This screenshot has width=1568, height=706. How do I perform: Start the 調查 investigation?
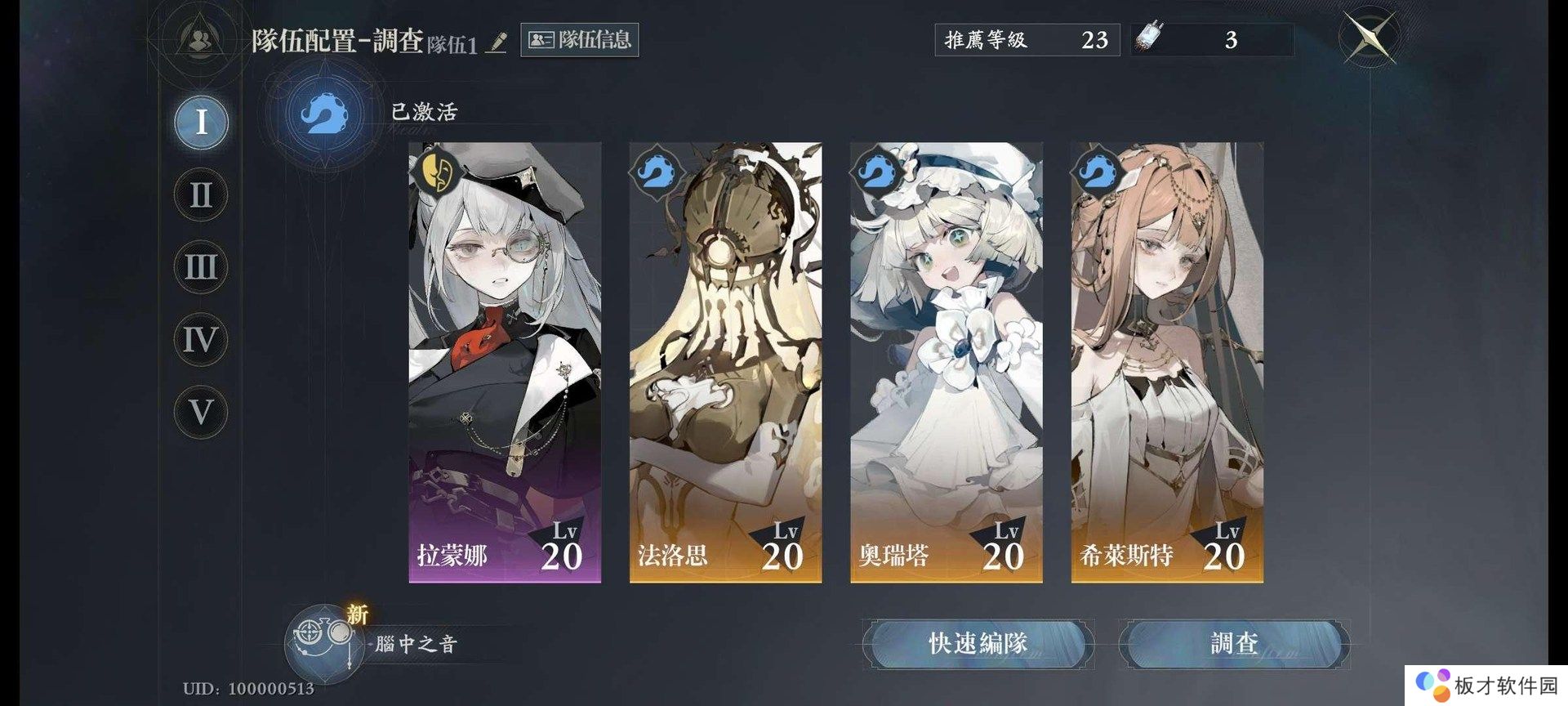point(1234,644)
